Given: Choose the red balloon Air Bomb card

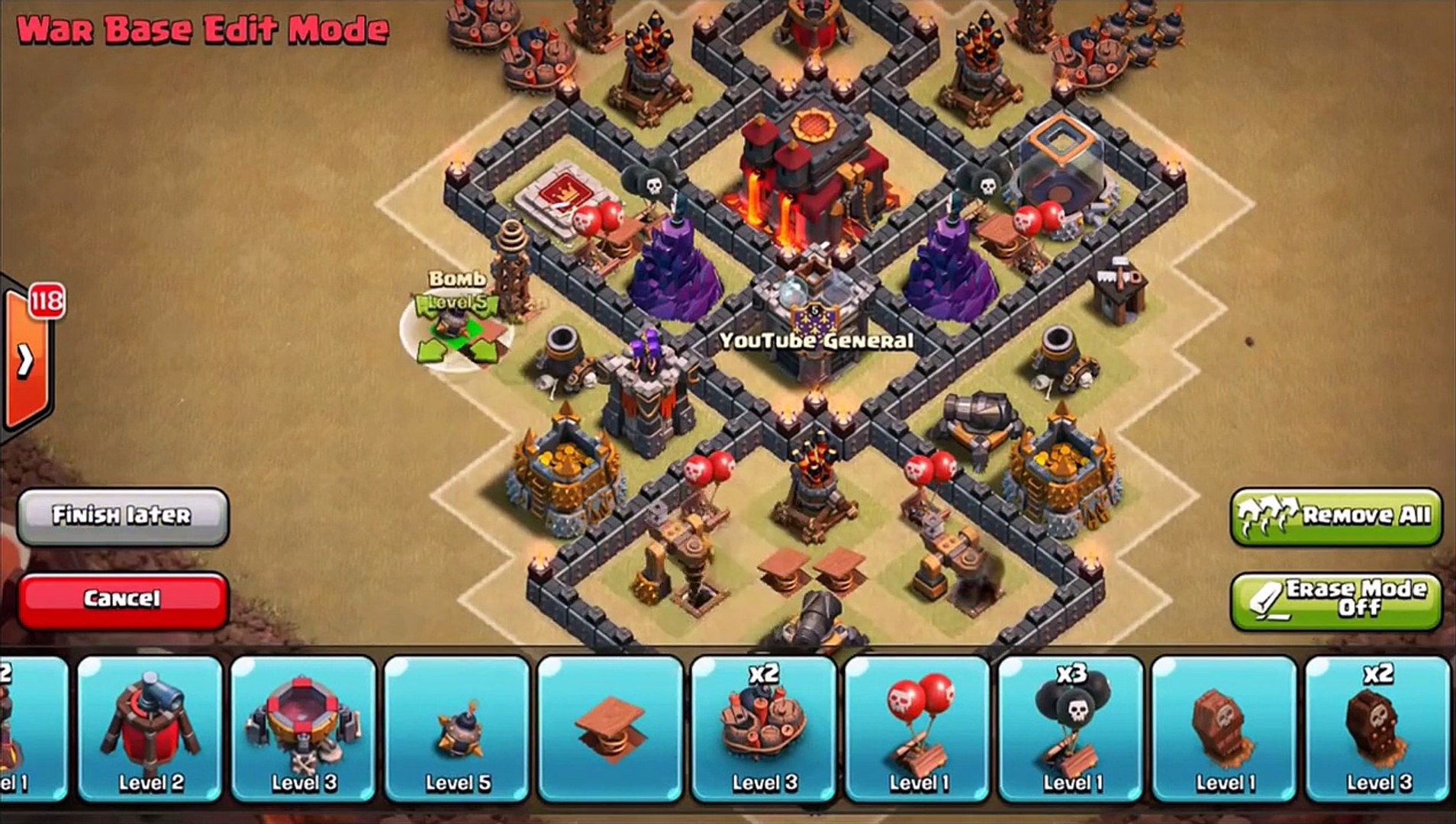Looking at the screenshot, I should pos(917,729).
